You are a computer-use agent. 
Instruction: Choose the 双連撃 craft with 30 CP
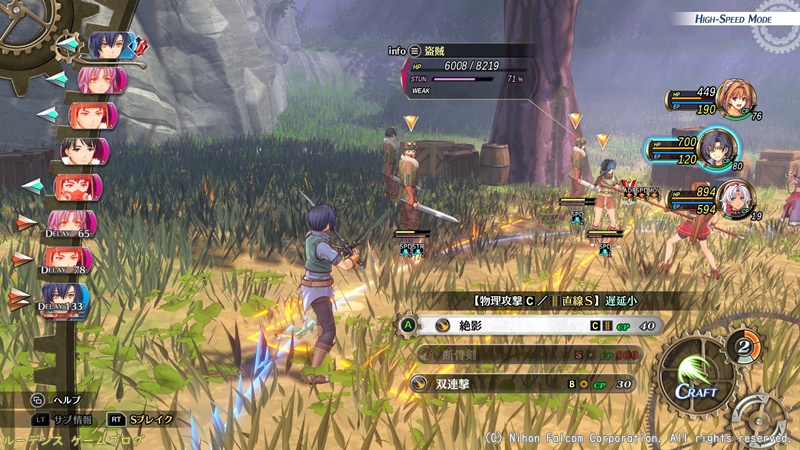click(x=532, y=383)
